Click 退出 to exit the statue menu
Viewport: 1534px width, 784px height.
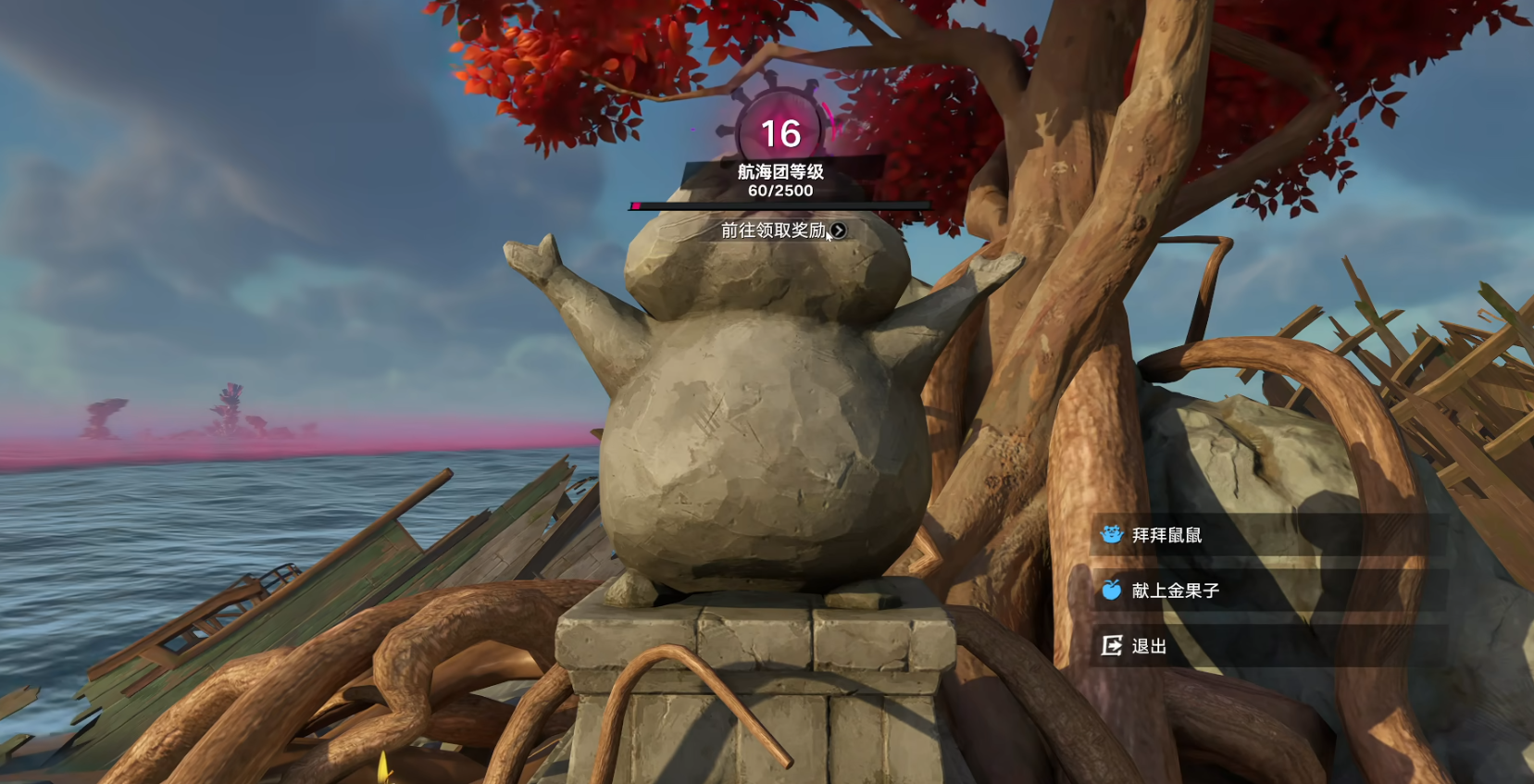tap(1149, 646)
